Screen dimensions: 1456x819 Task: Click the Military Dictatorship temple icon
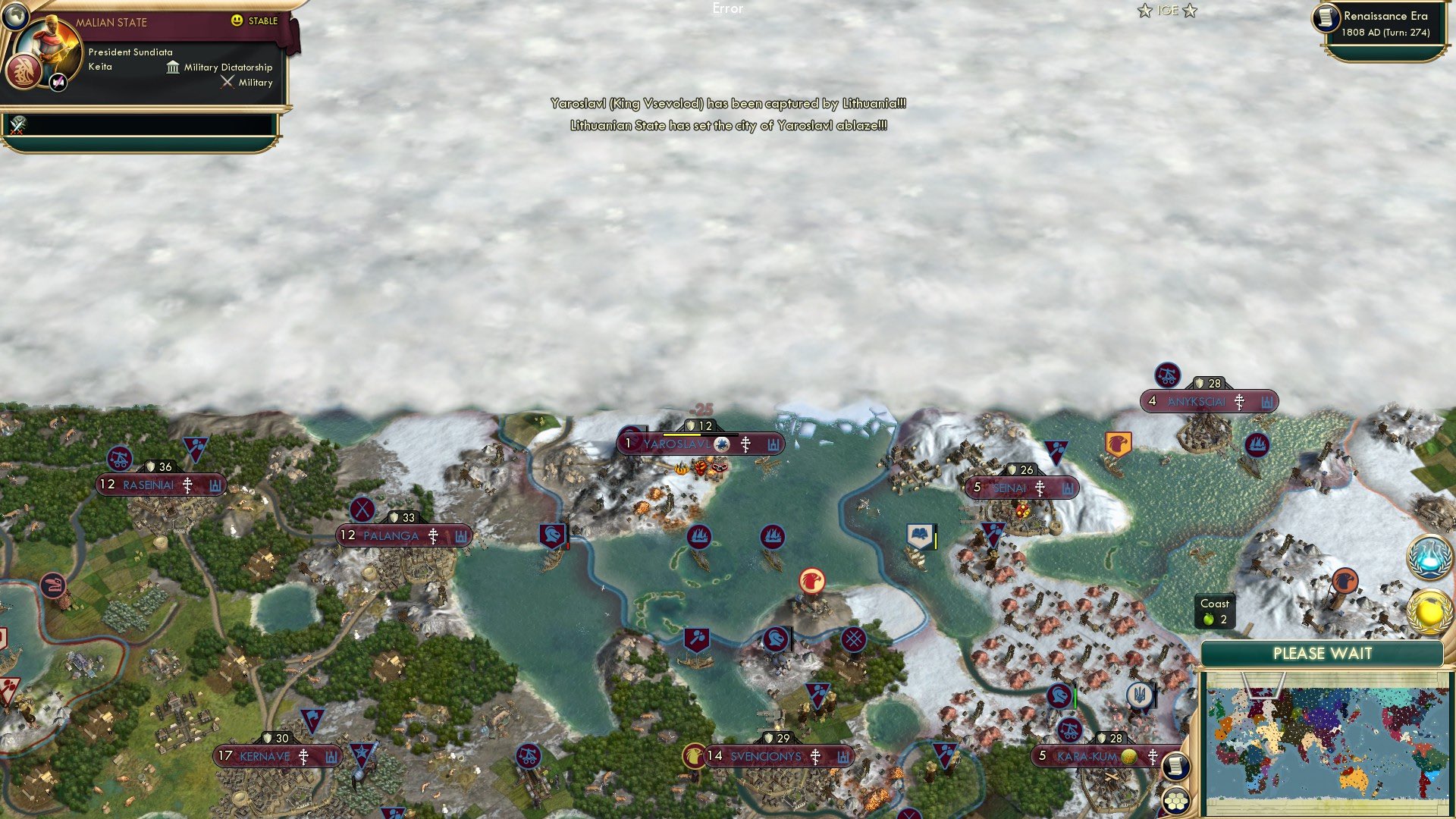coord(171,67)
